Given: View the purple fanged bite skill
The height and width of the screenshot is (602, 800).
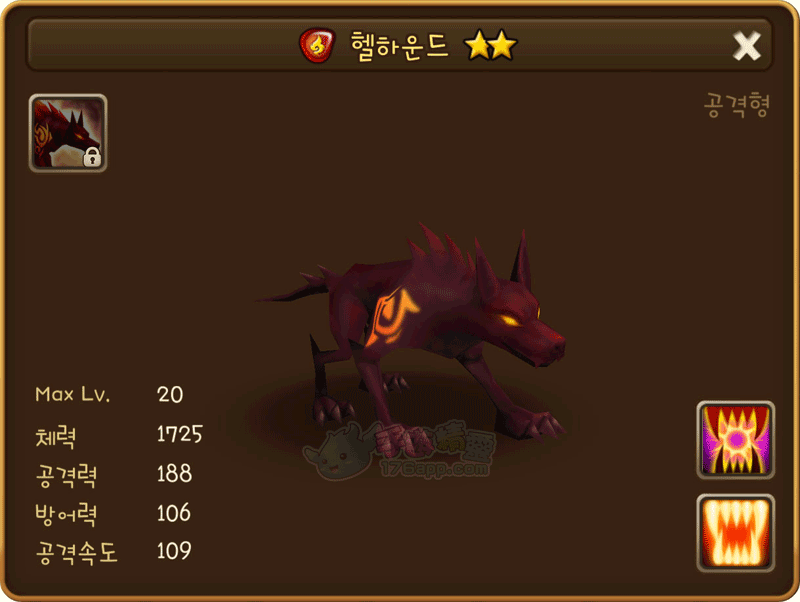Looking at the screenshot, I should coord(735,439).
